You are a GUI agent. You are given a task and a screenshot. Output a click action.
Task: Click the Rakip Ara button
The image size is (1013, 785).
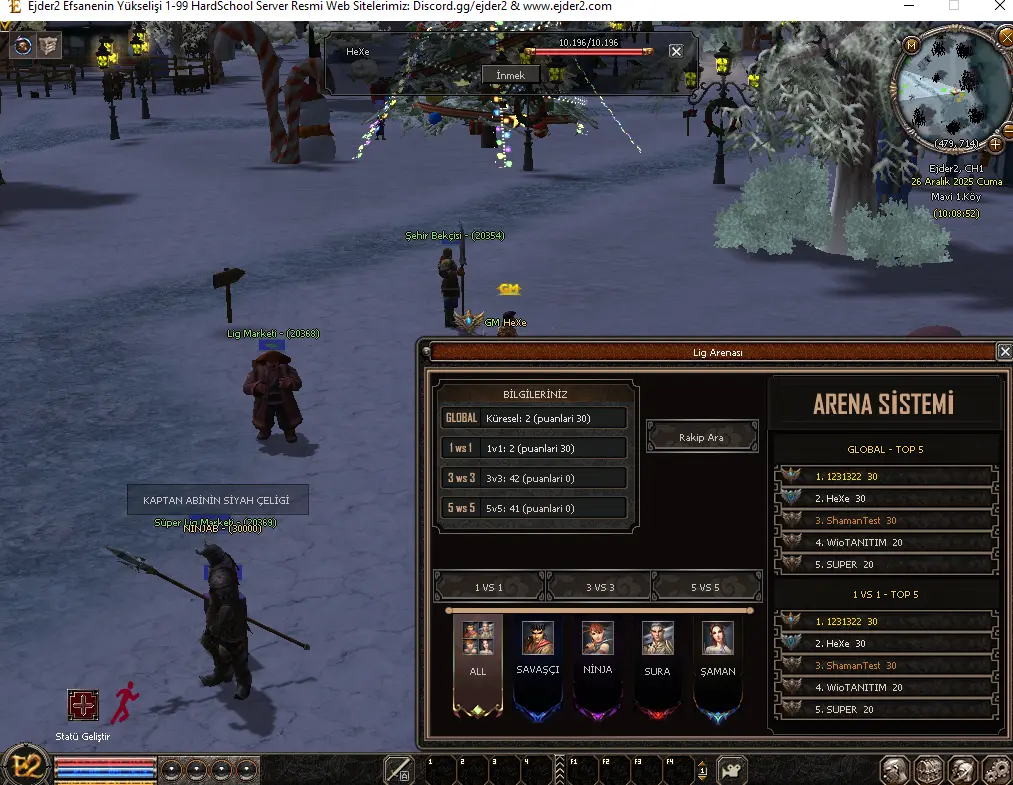tap(702, 437)
